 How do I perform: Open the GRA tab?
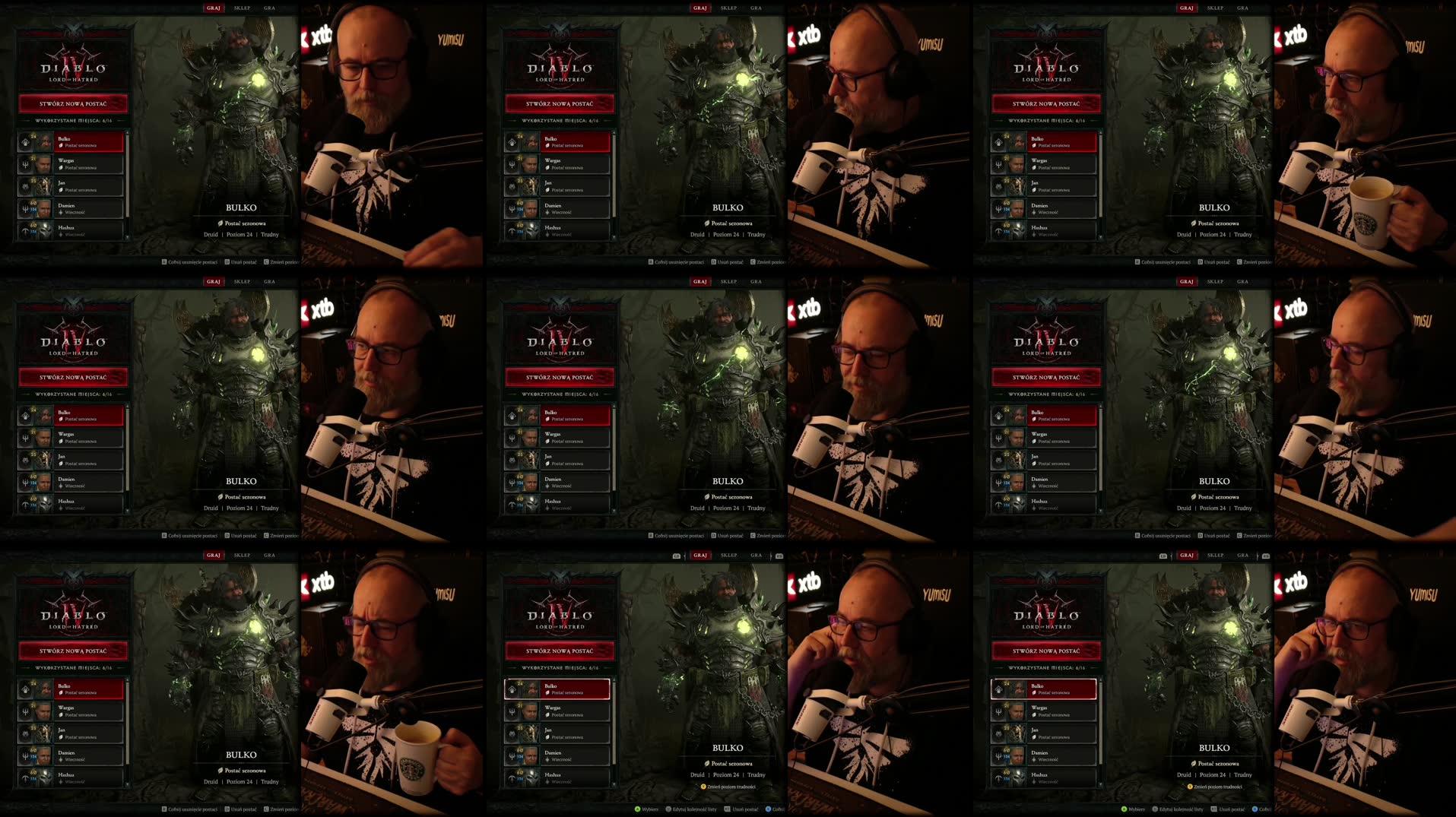756,555
